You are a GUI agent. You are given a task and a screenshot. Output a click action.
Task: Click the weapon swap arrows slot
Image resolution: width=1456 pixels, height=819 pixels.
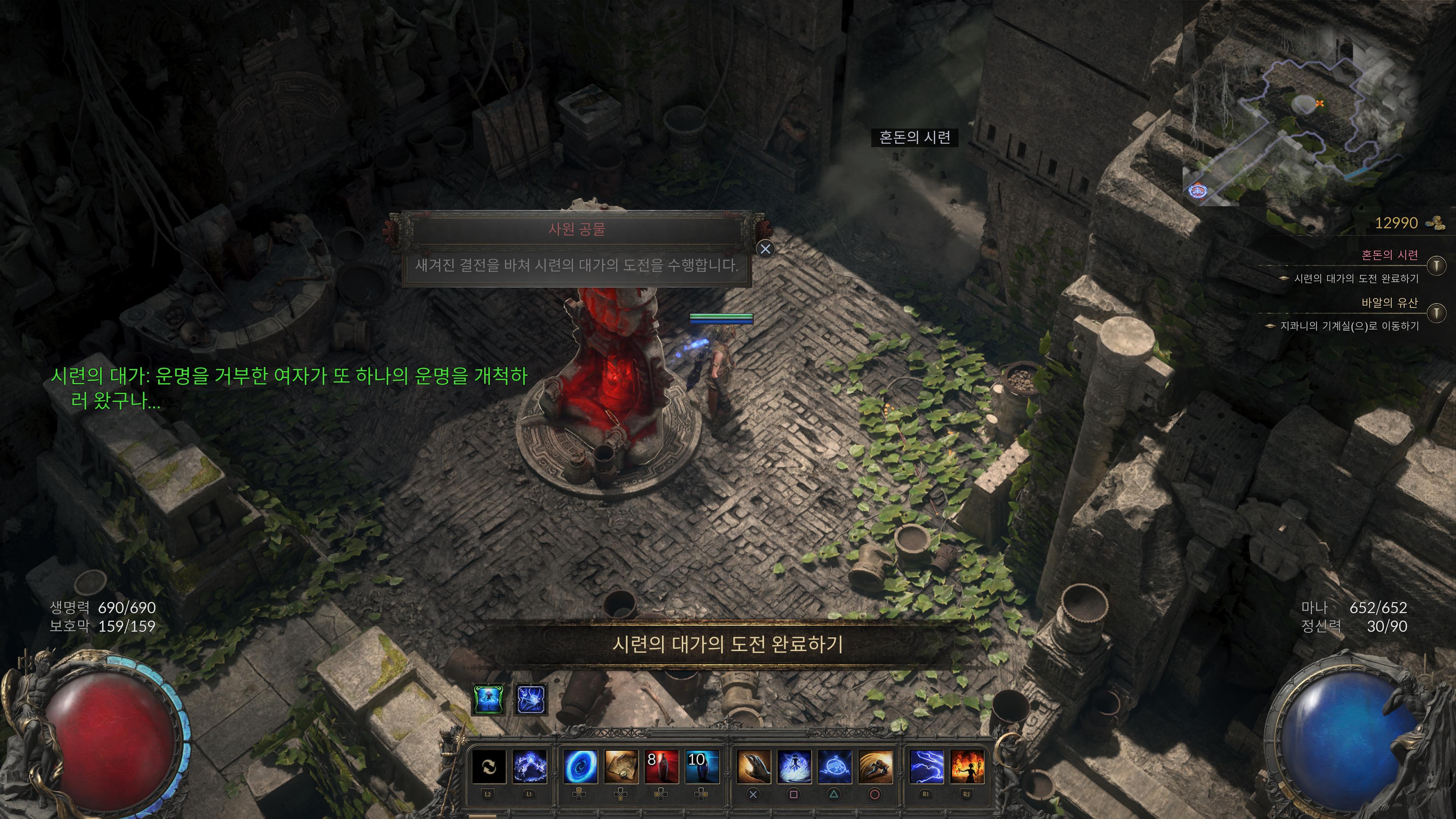[488, 766]
